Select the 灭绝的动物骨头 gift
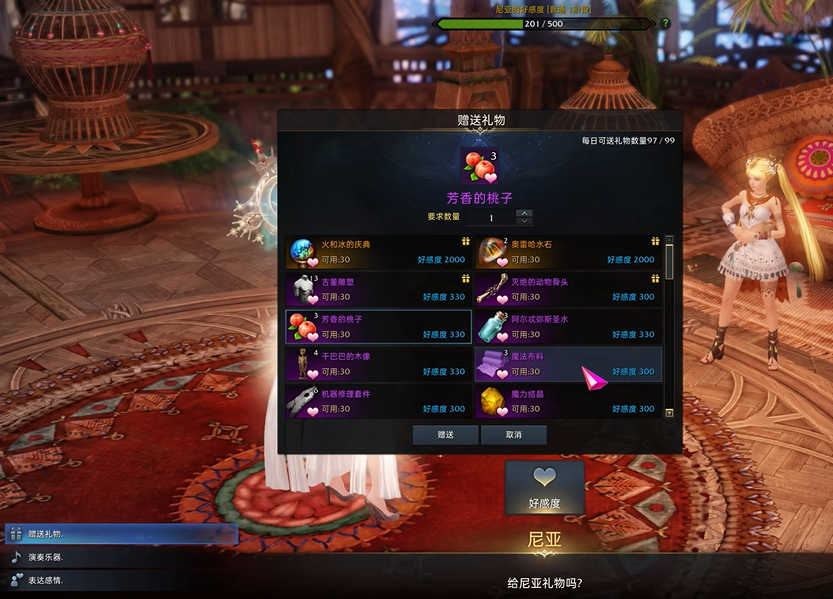This screenshot has height=599, width=833. 567,289
